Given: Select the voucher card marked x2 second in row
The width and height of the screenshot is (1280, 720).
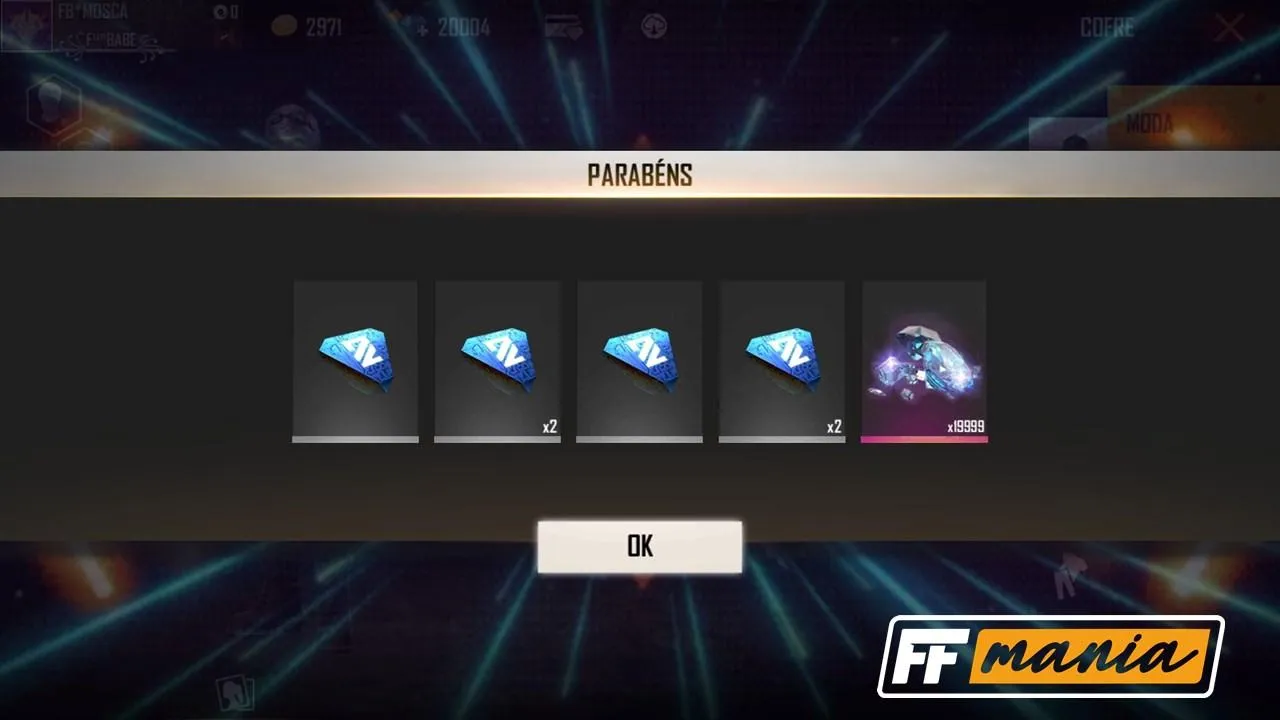Looking at the screenshot, I should 497,360.
